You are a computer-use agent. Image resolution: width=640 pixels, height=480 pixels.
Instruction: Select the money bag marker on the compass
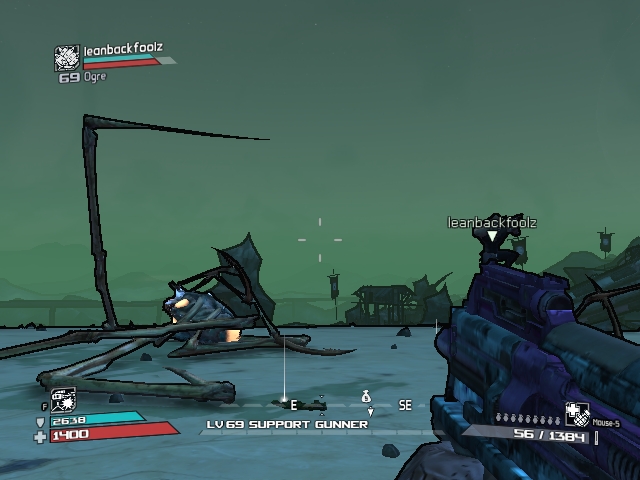click(366, 396)
